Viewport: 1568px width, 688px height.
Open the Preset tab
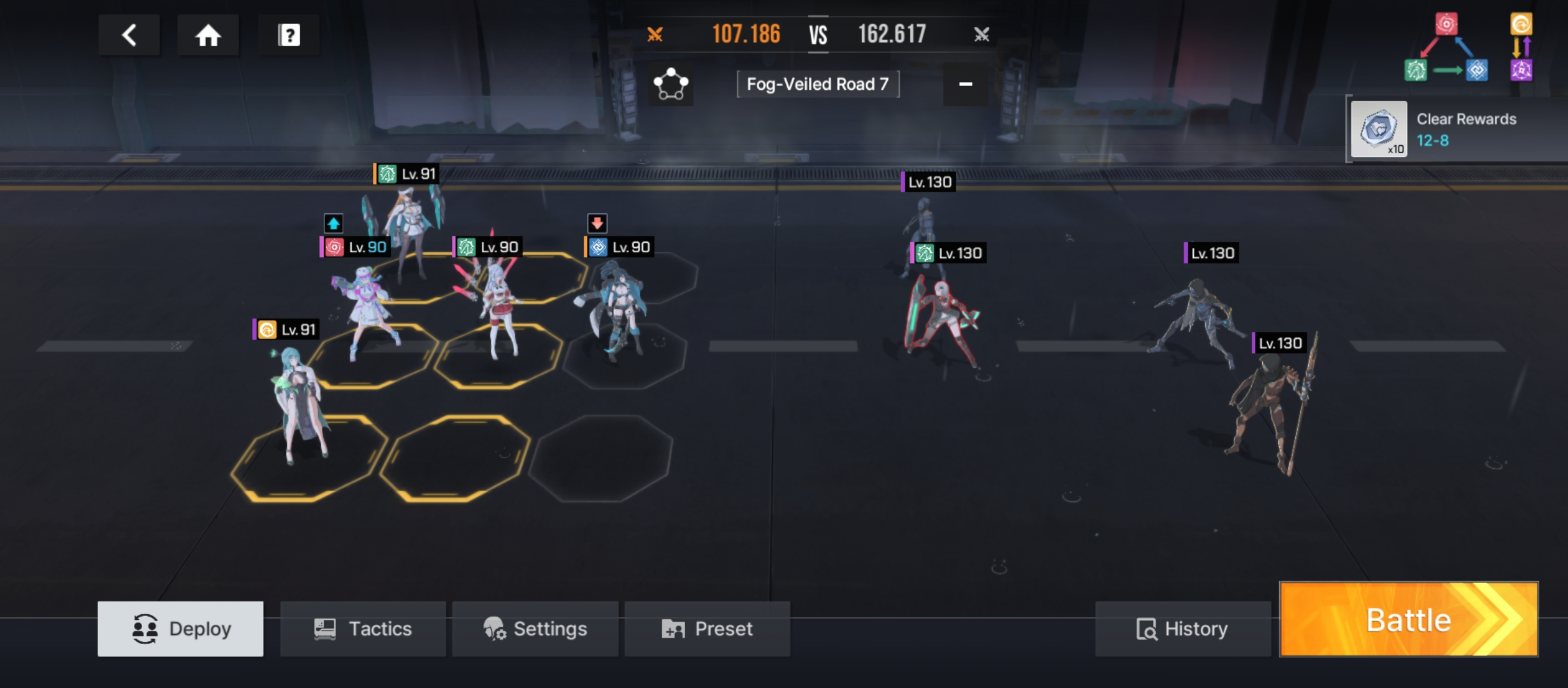click(x=707, y=629)
